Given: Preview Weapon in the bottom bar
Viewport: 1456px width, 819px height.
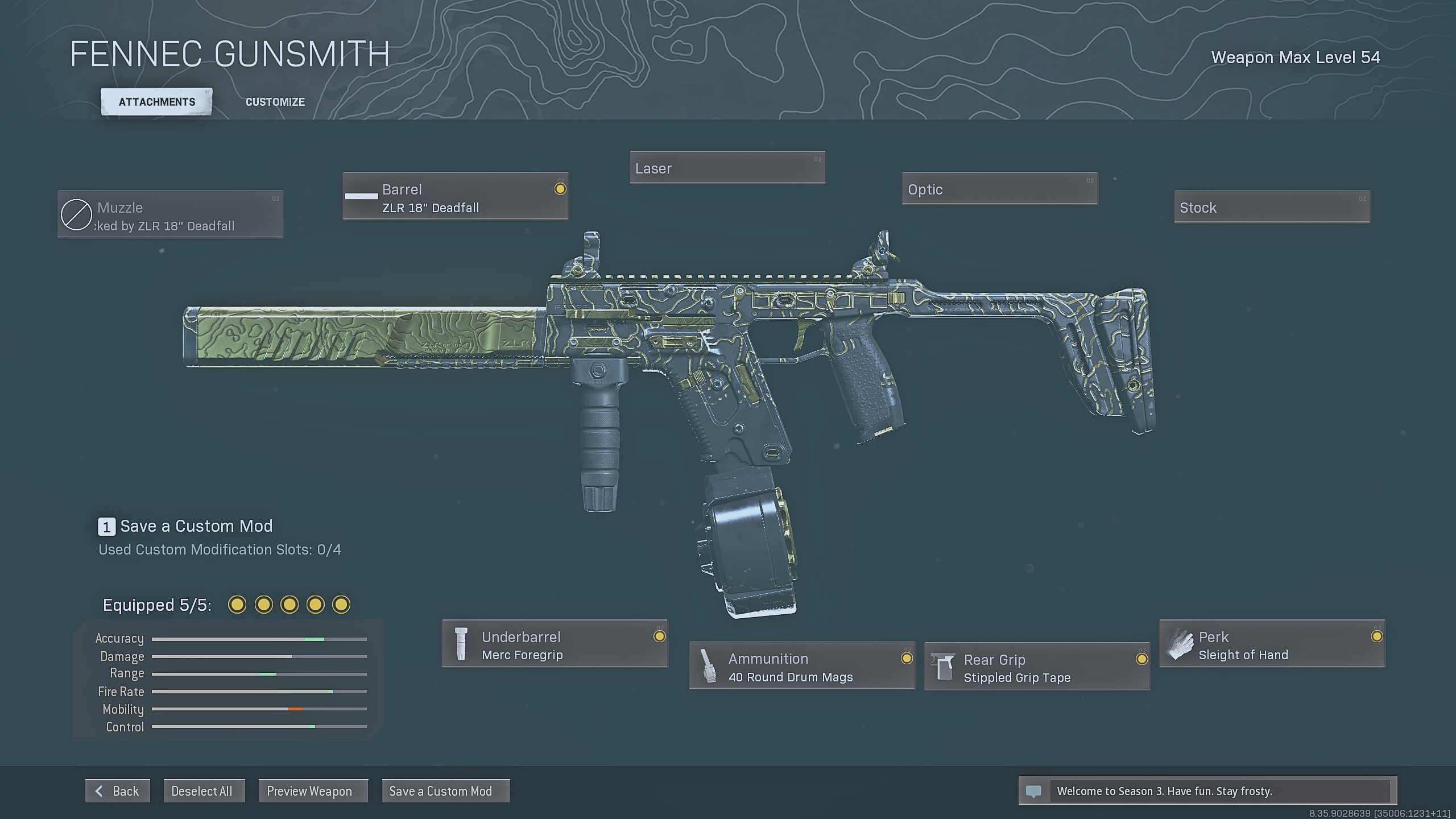Looking at the screenshot, I should point(313,791).
